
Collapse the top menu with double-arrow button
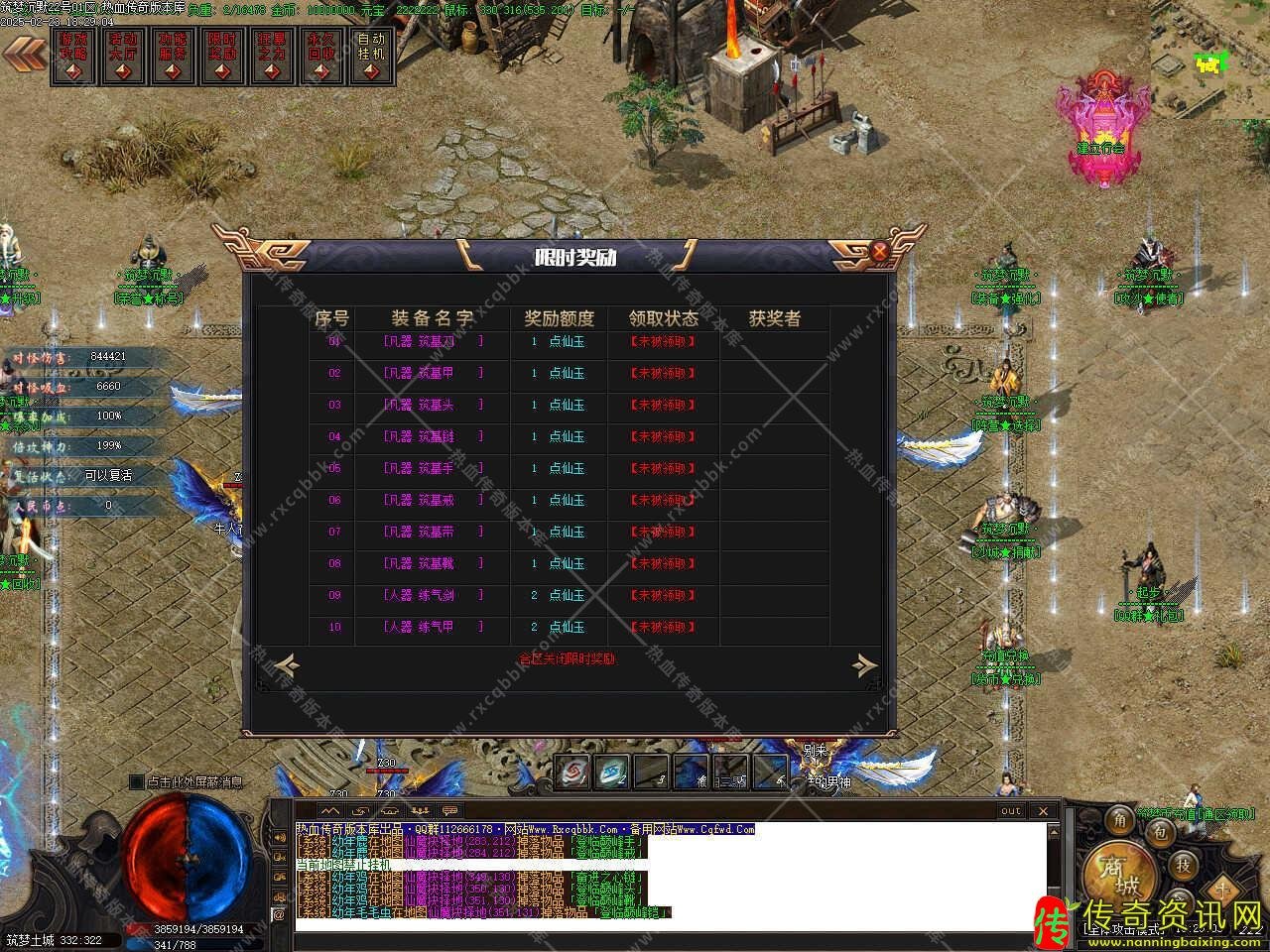(23, 55)
